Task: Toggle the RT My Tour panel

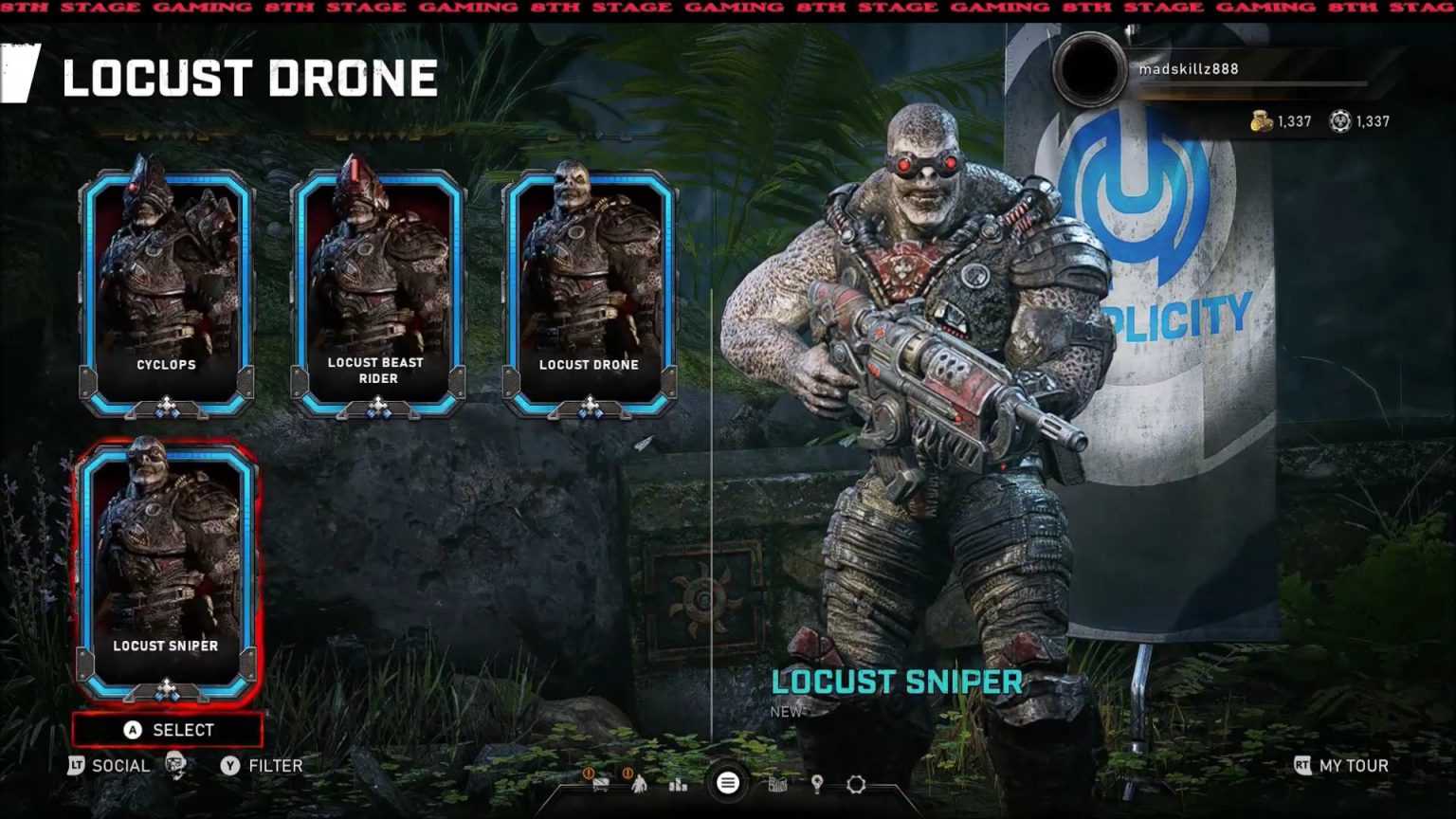Action: [1338, 766]
